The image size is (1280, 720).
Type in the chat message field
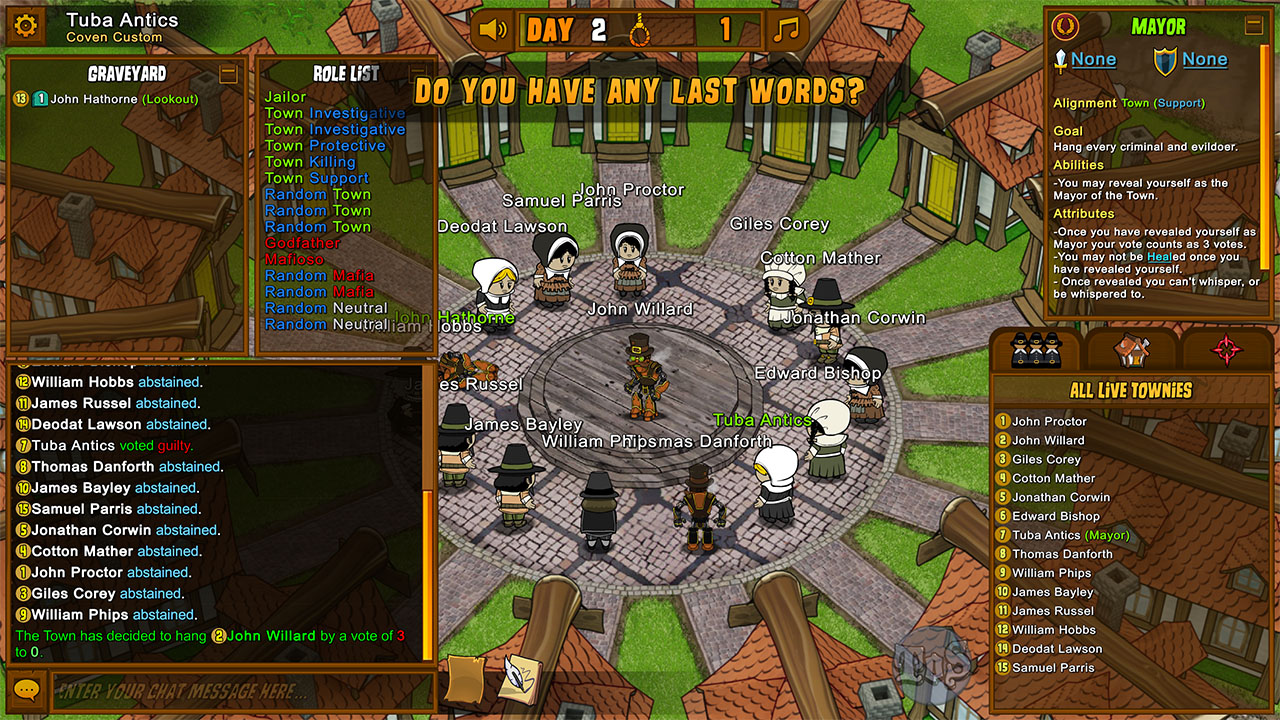(x=240, y=691)
